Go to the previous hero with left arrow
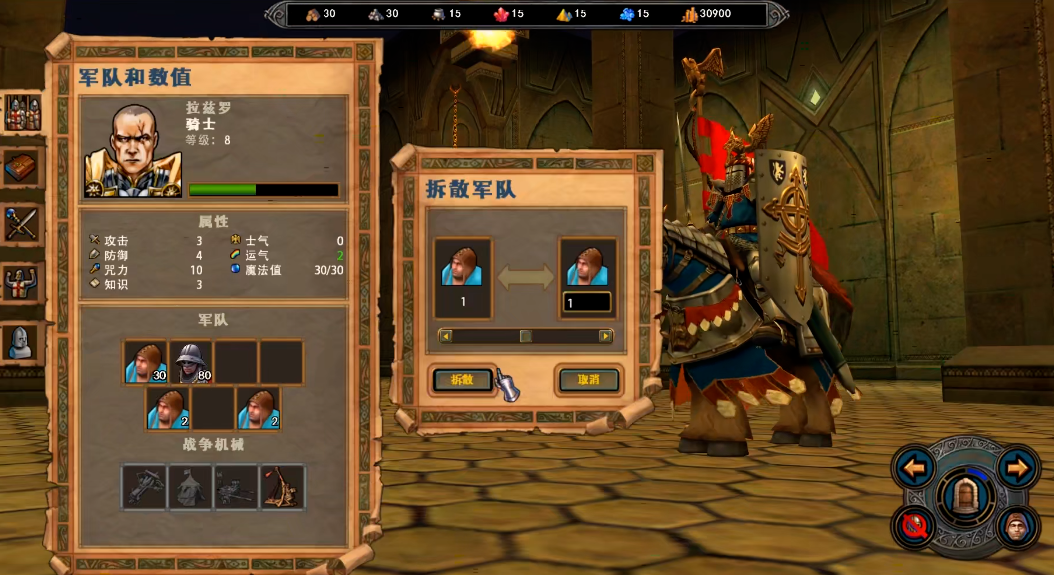The height and width of the screenshot is (575, 1054). coord(914,466)
